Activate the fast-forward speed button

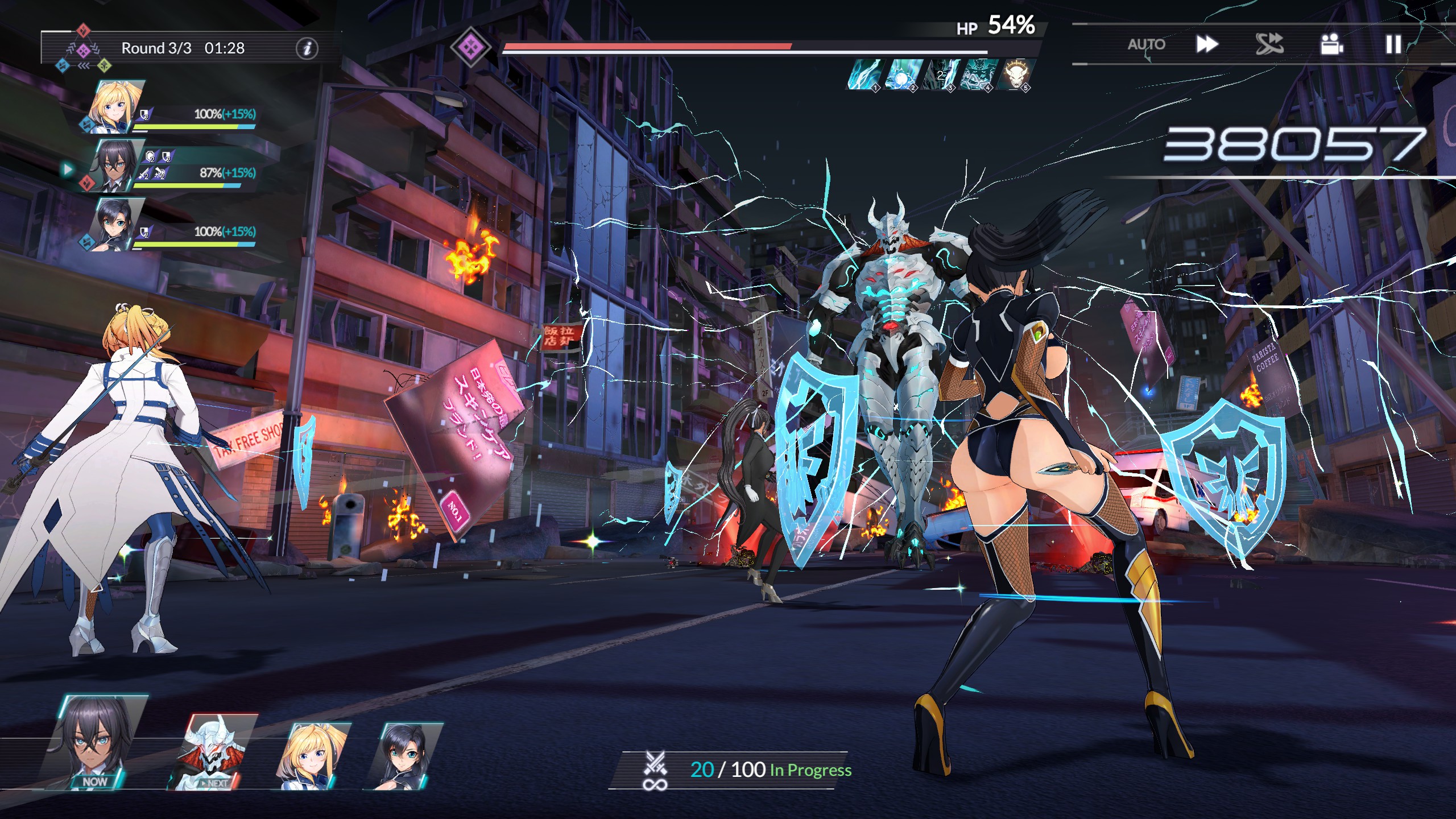pyautogui.click(x=1206, y=44)
